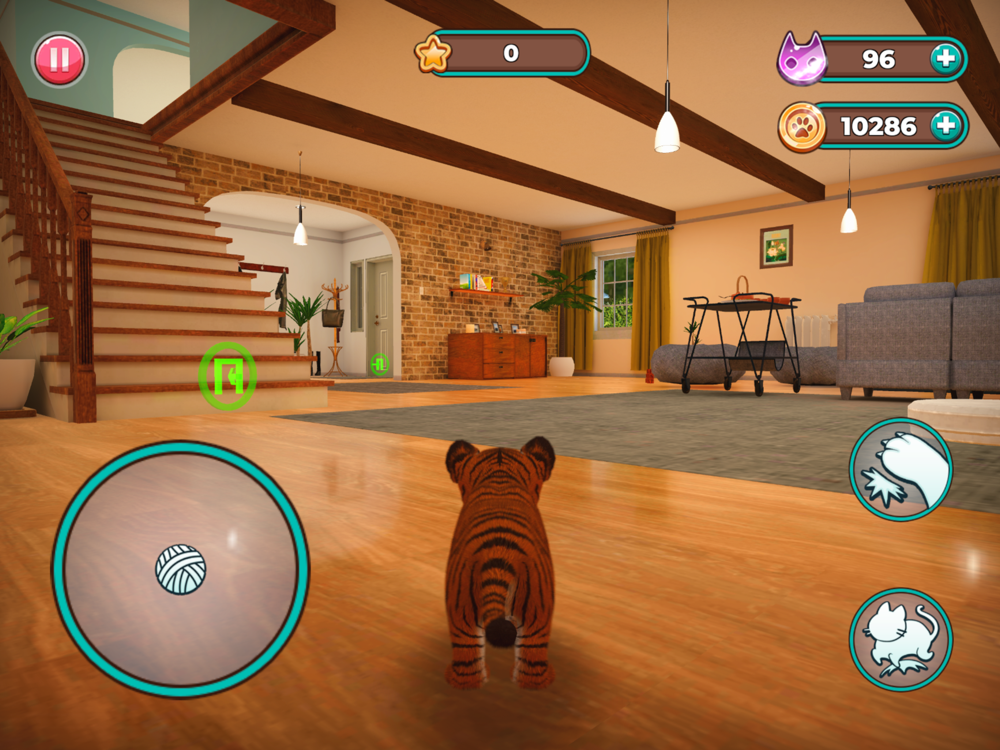This screenshot has width=1000, height=750.
Task: Select the small distant green door marker
Action: point(379,364)
